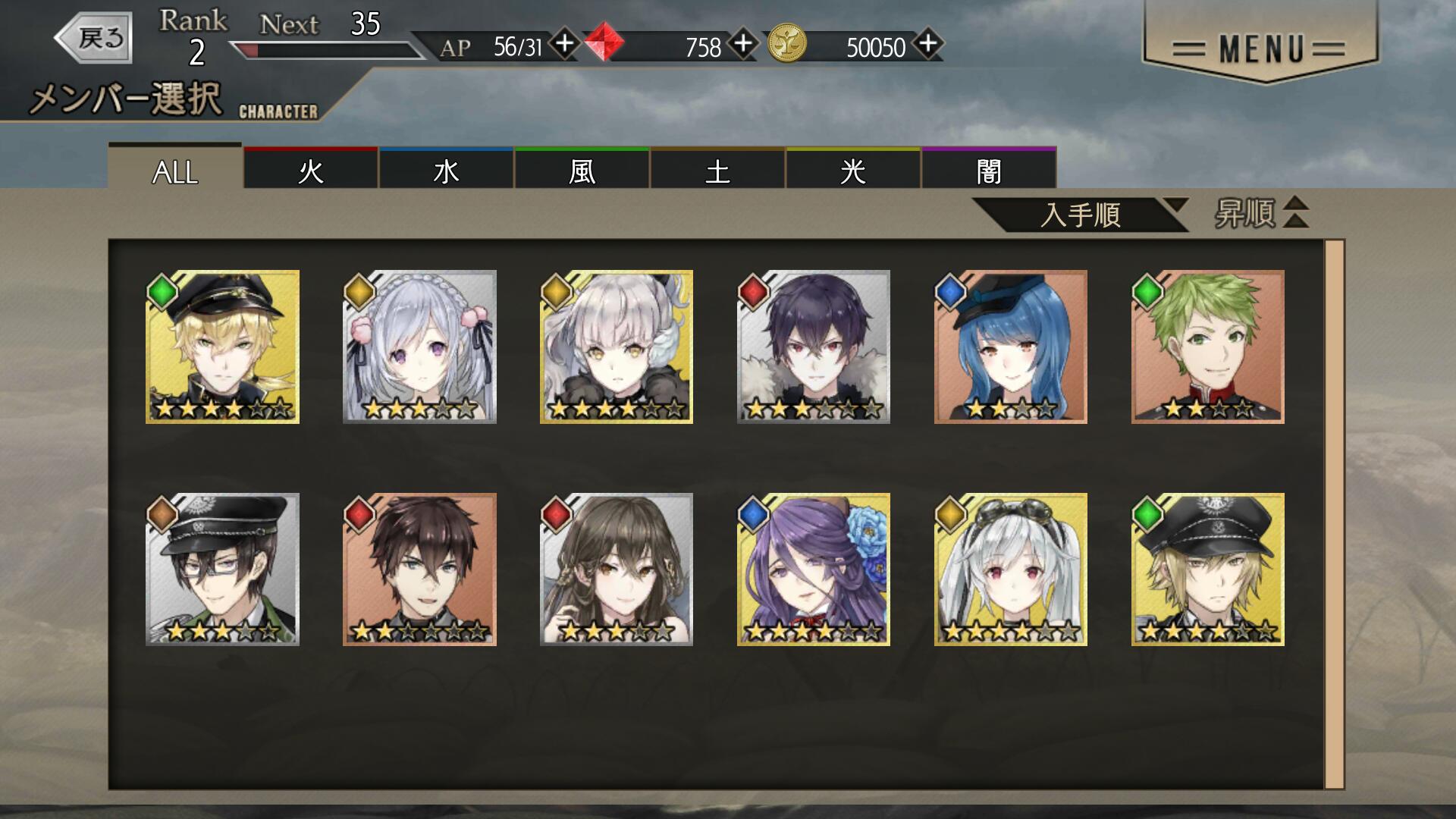Show the 水 water element tab
Viewport: 1456px width, 819px height.
(x=446, y=170)
